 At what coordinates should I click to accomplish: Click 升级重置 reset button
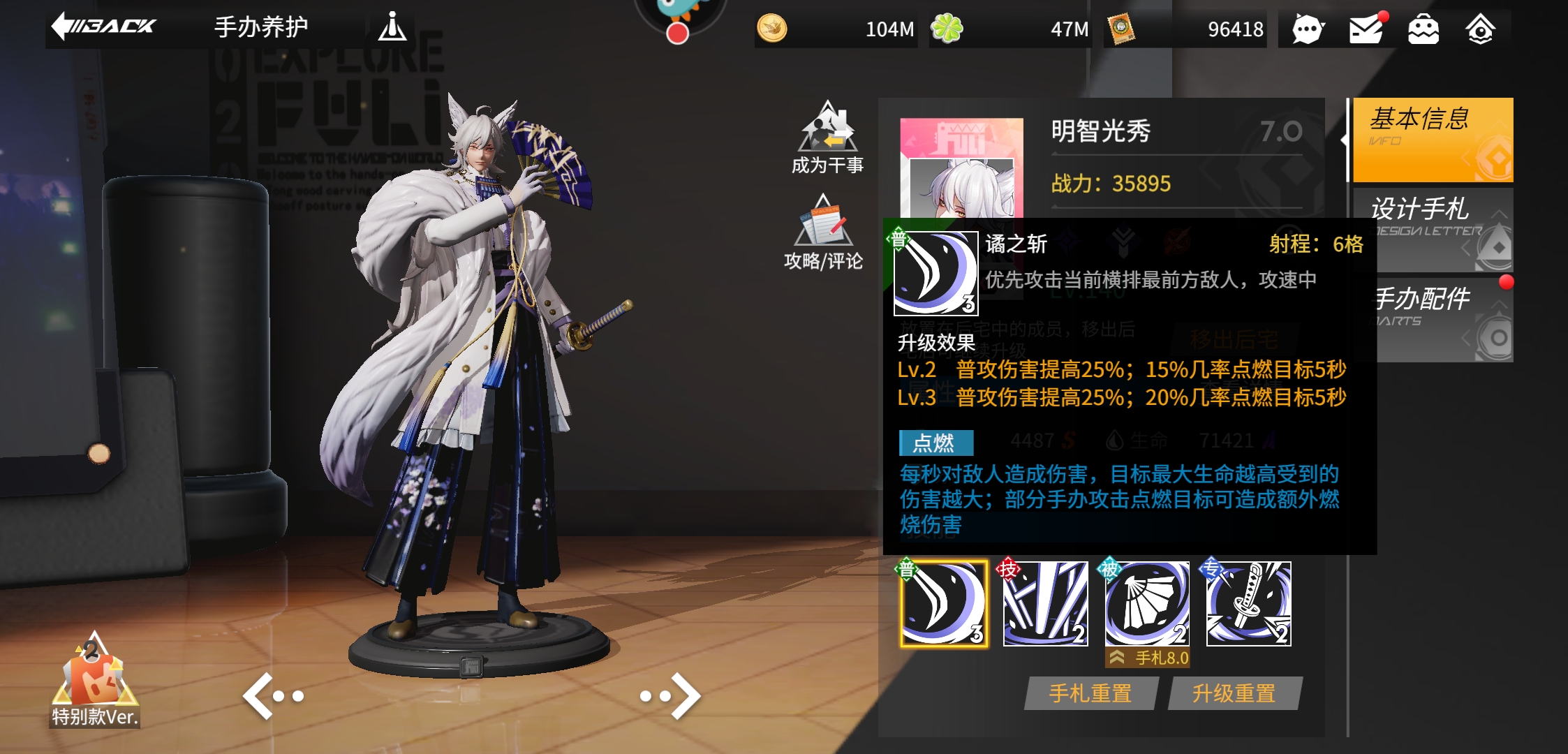pos(1234,693)
